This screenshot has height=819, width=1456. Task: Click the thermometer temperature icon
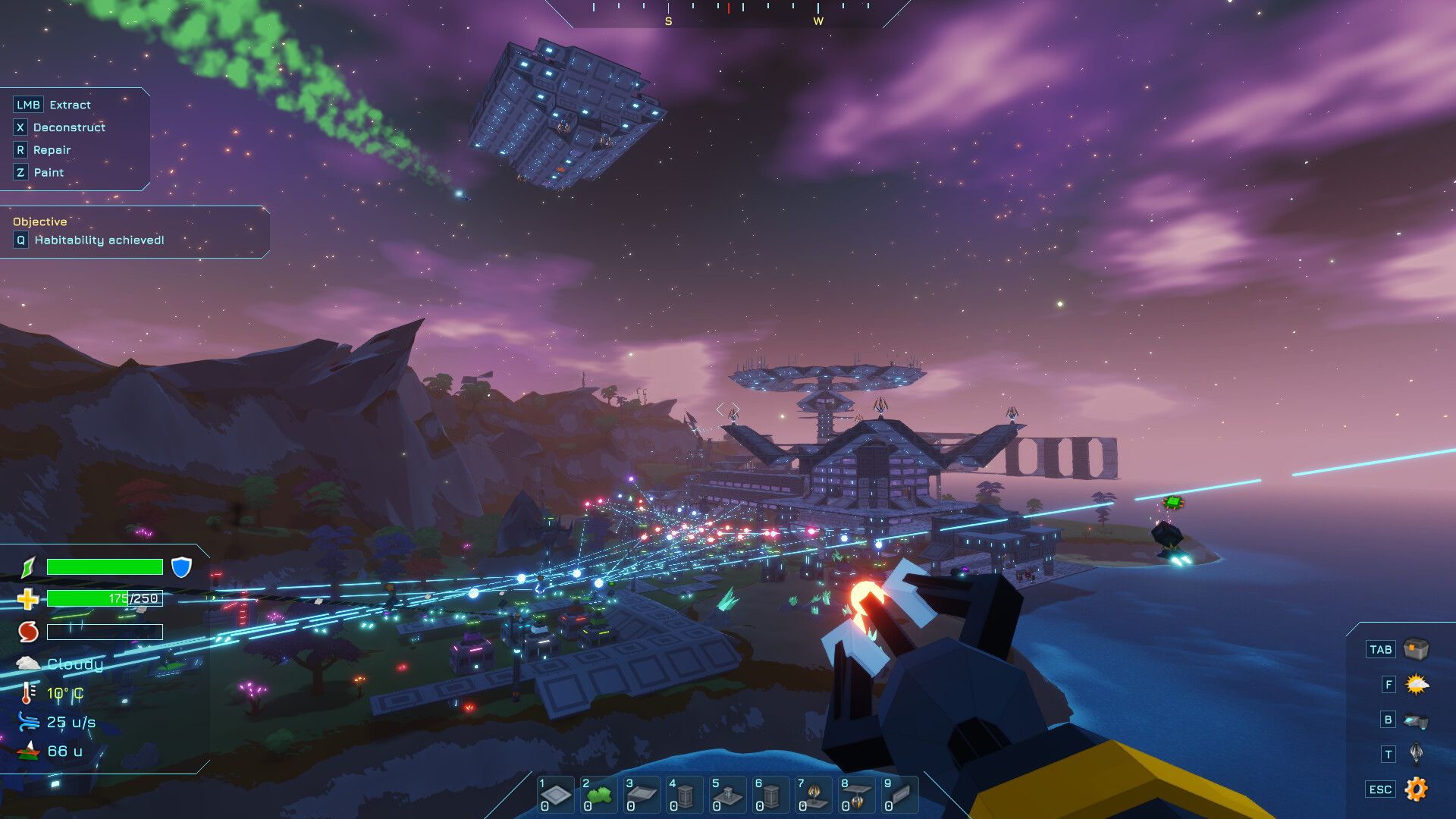pyautogui.click(x=27, y=692)
